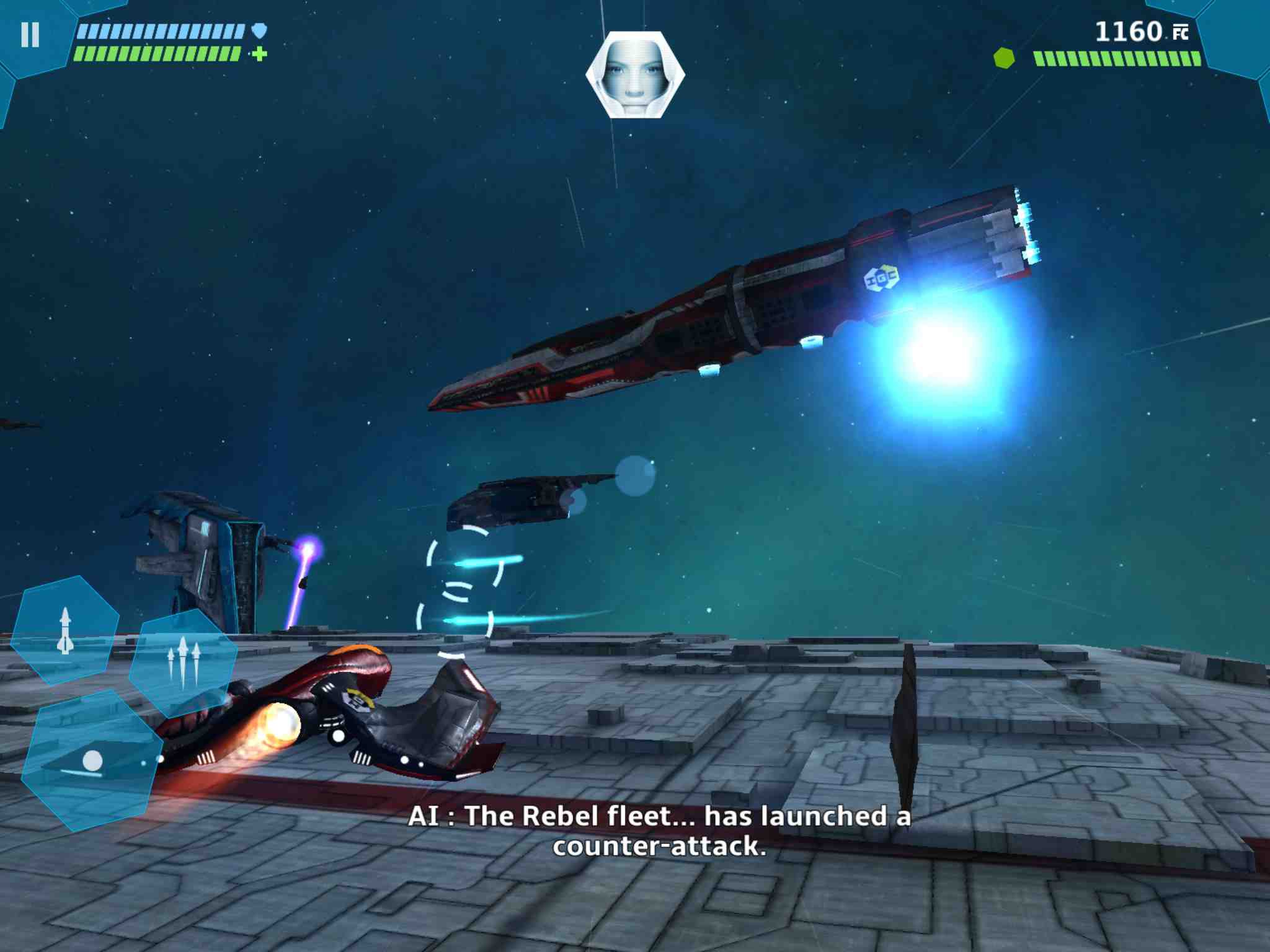Tap the round primary fire button

click(x=92, y=760)
